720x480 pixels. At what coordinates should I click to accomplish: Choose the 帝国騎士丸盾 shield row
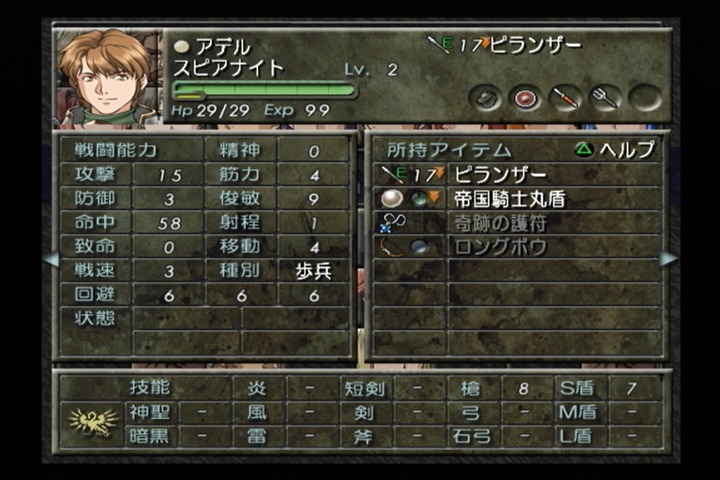pos(509,198)
